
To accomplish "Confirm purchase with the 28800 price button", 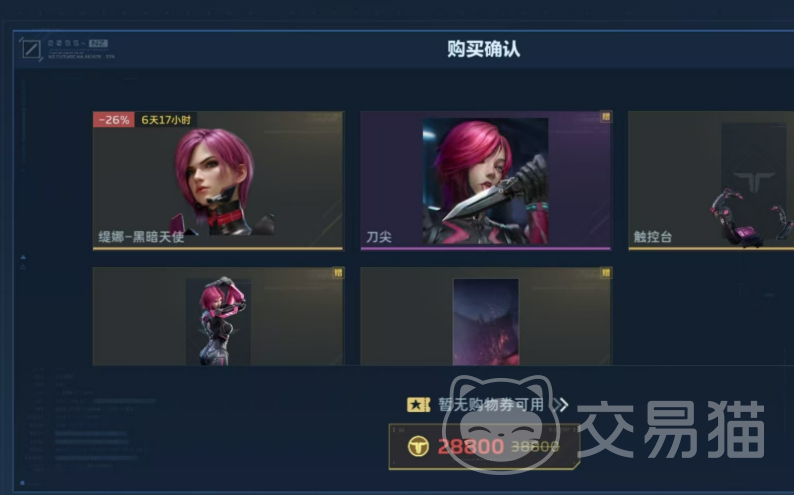I will click(484, 446).
